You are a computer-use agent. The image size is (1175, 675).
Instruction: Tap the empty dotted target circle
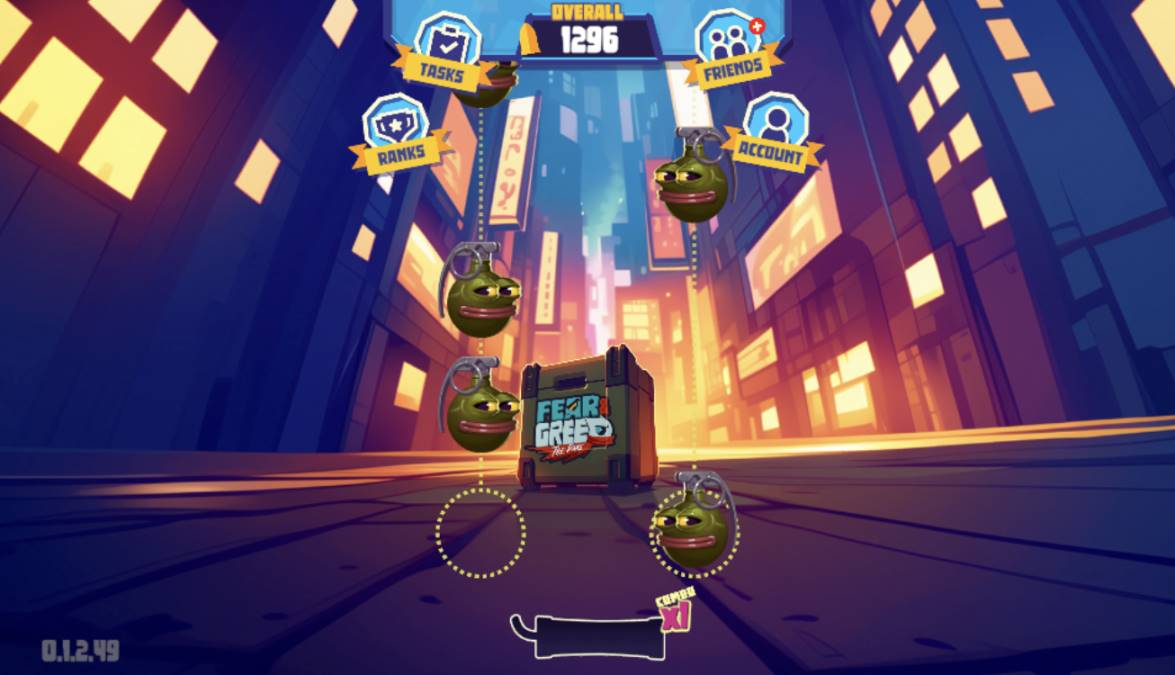(480, 533)
